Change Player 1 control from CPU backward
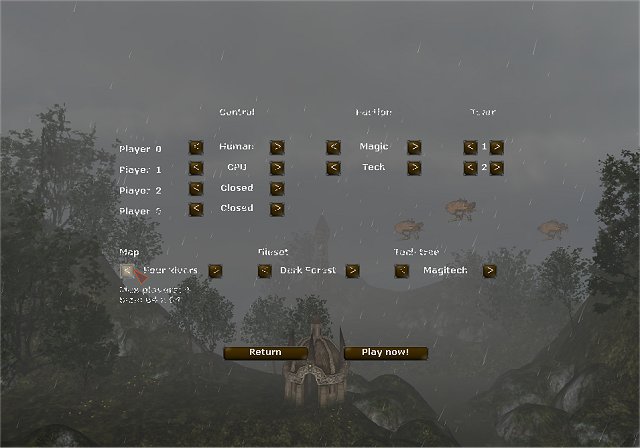Viewport: 640px width, 448px height. (x=196, y=168)
